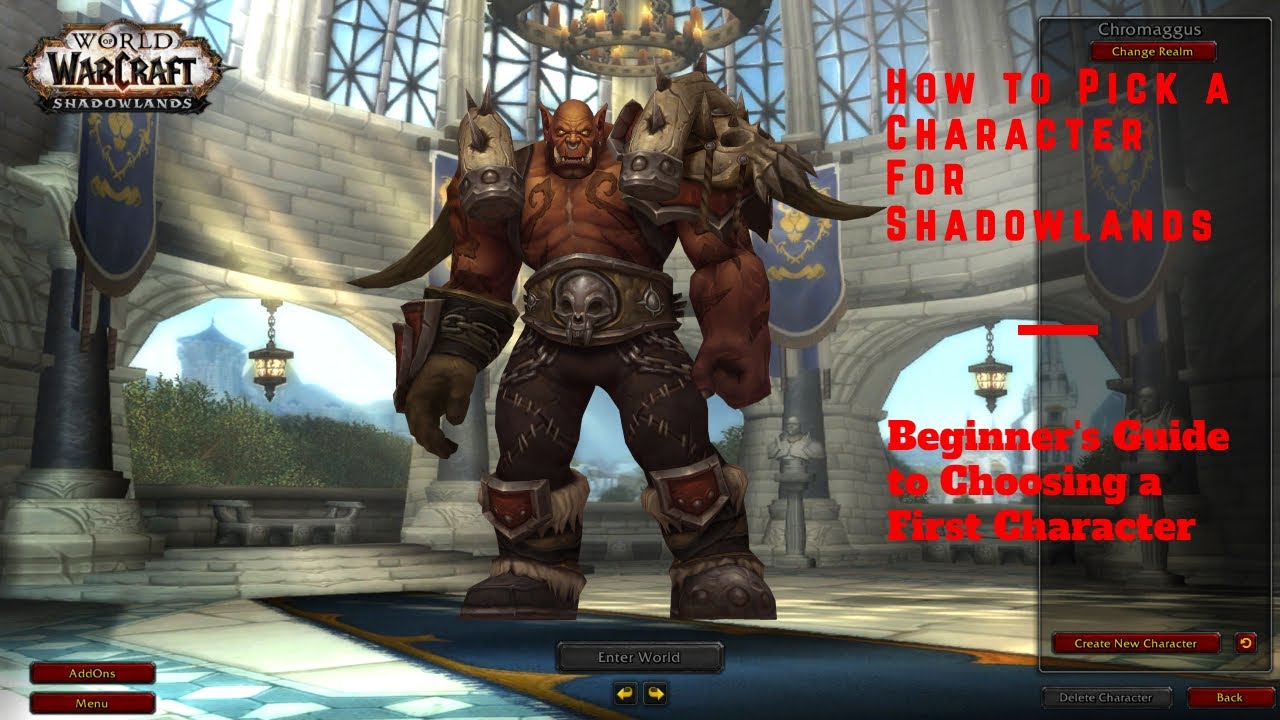Screen dimensions: 1280x720
Task: Click Change Realm
Action: tap(1152, 51)
